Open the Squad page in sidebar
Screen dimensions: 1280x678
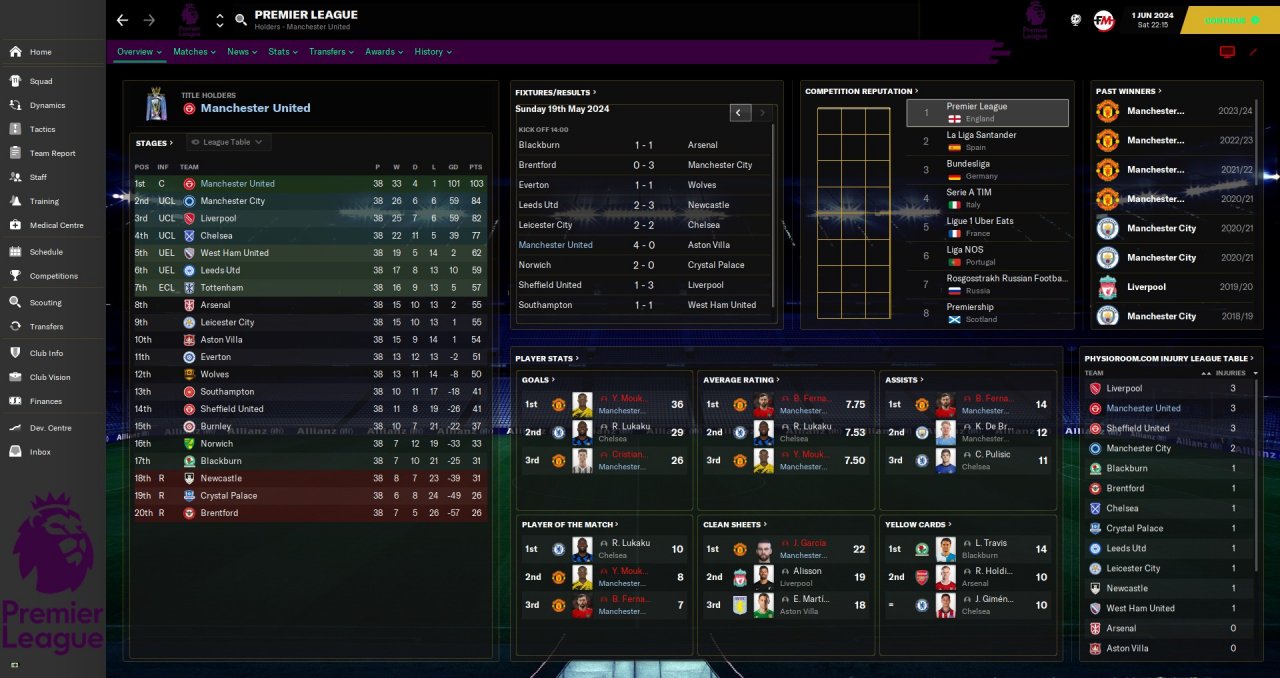pyautogui.click(x=41, y=81)
